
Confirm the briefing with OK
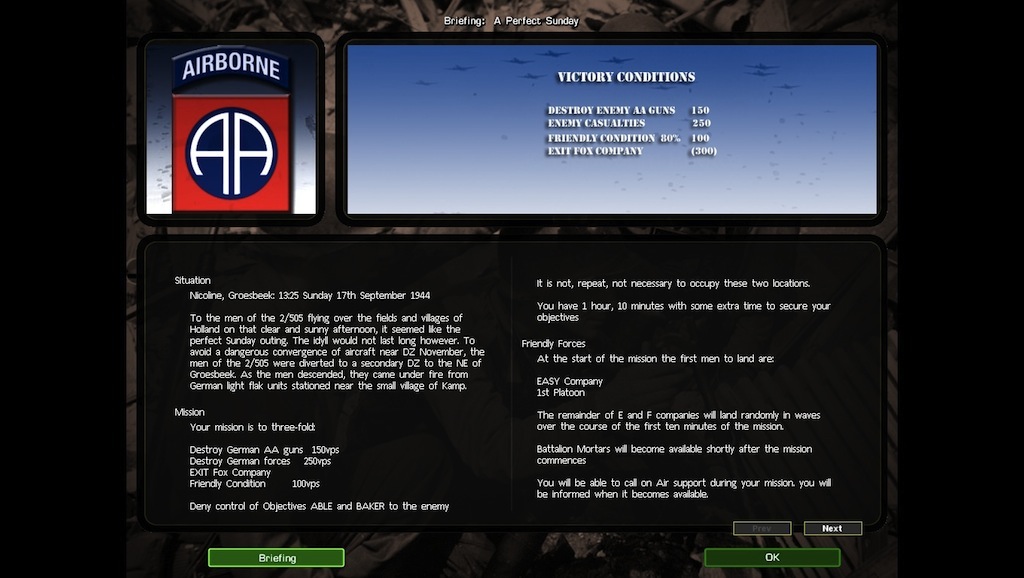pos(772,558)
